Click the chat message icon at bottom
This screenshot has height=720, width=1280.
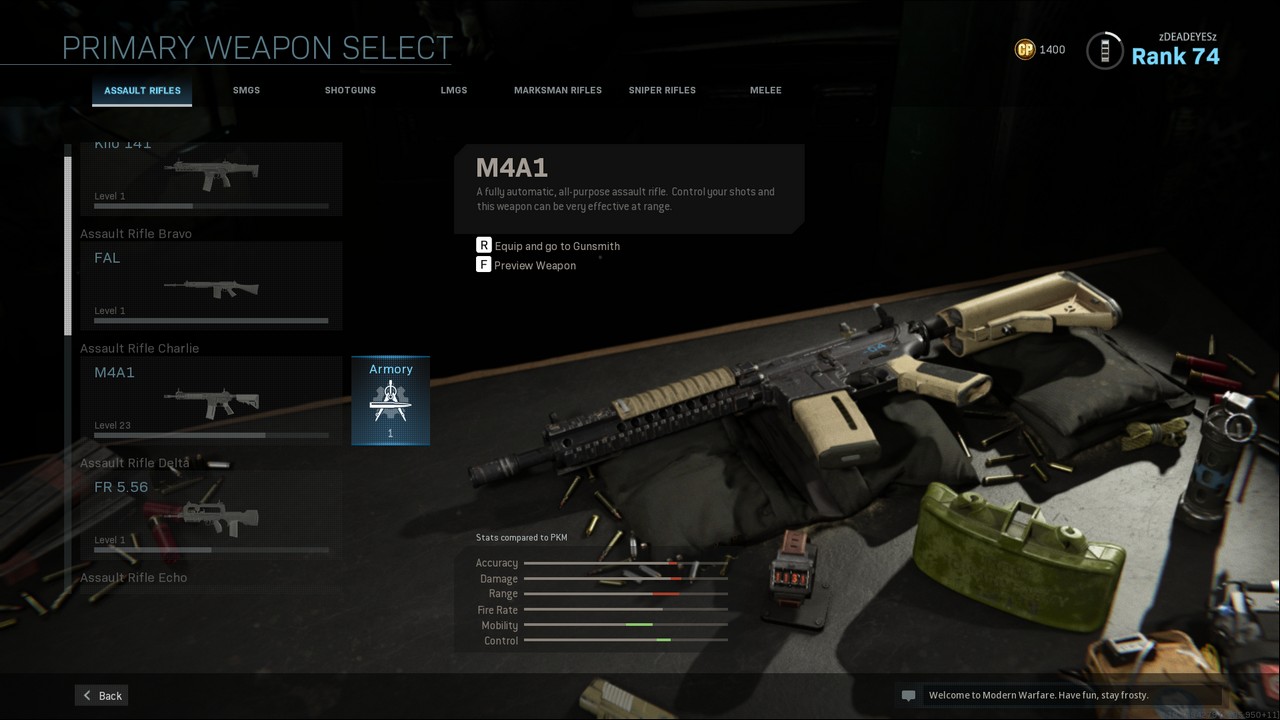click(908, 694)
